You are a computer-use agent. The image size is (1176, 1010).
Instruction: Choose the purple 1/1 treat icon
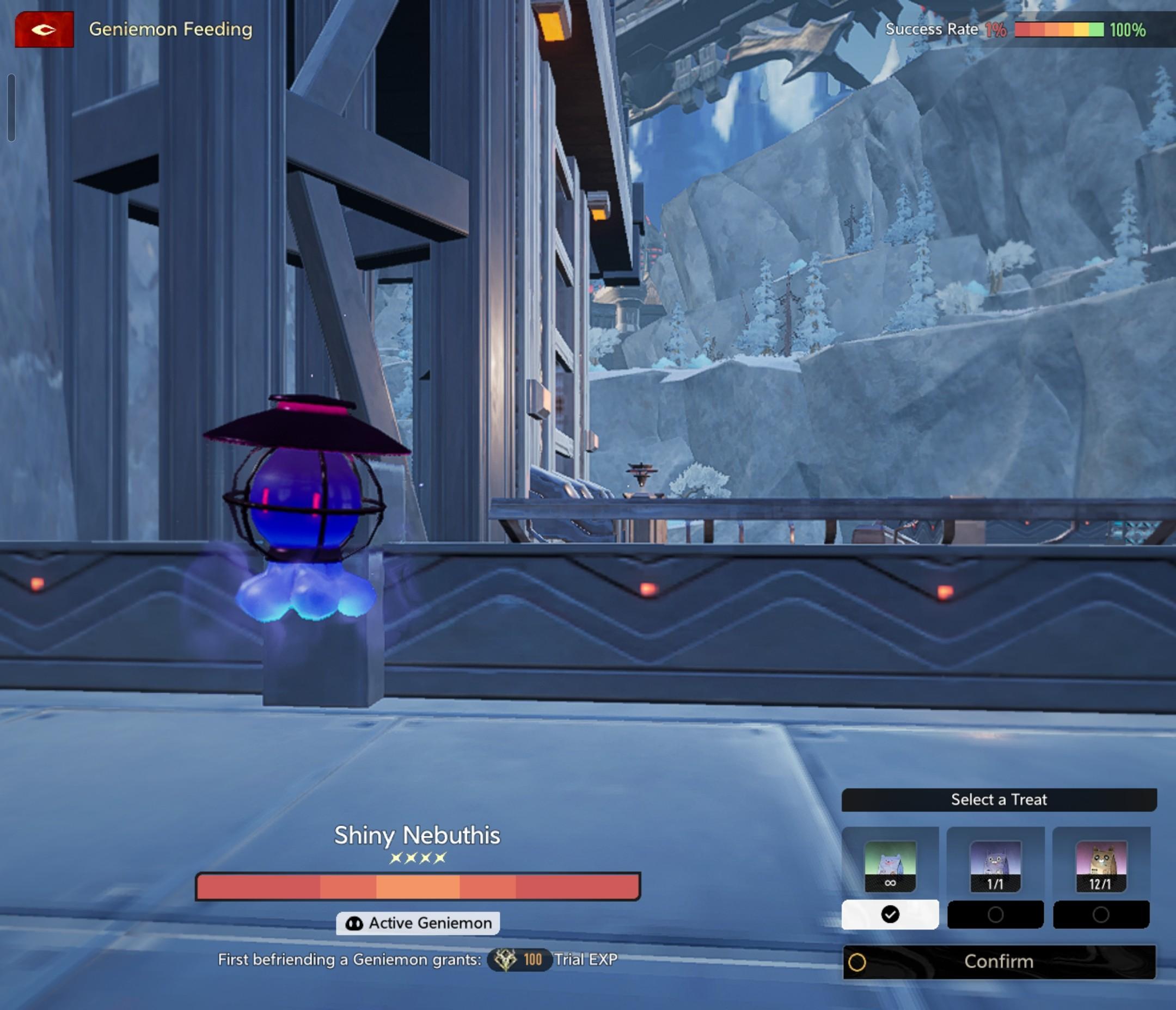(995, 866)
